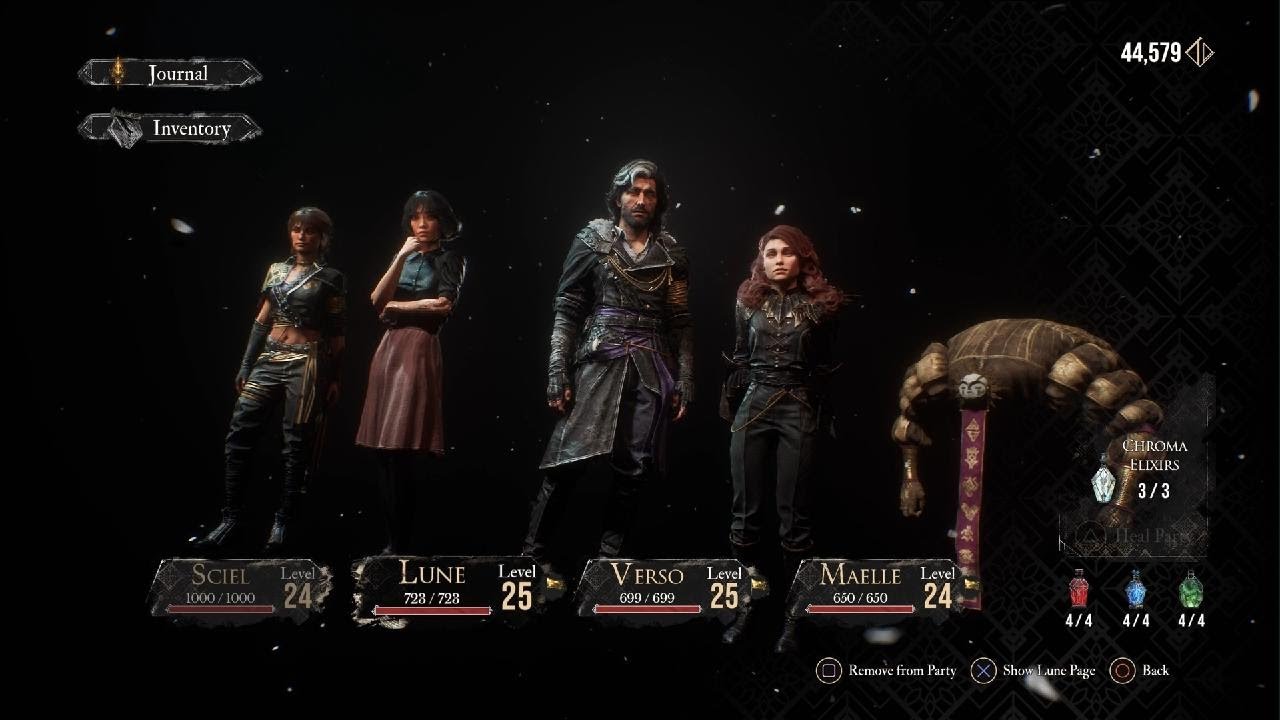This screenshot has height=720, width=1280.
Task: Open the Journal menu
Action: point(170,74)
